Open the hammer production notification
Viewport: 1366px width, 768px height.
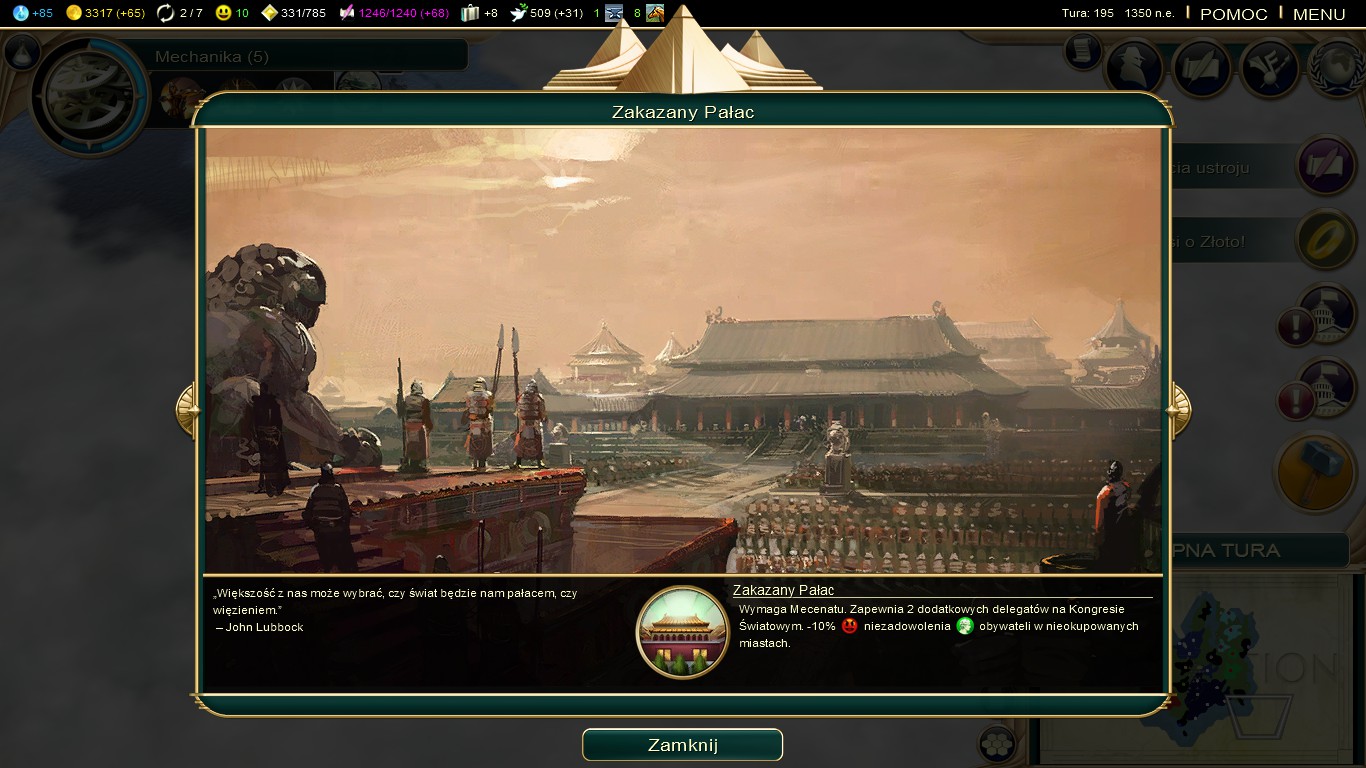[1314, 472]
